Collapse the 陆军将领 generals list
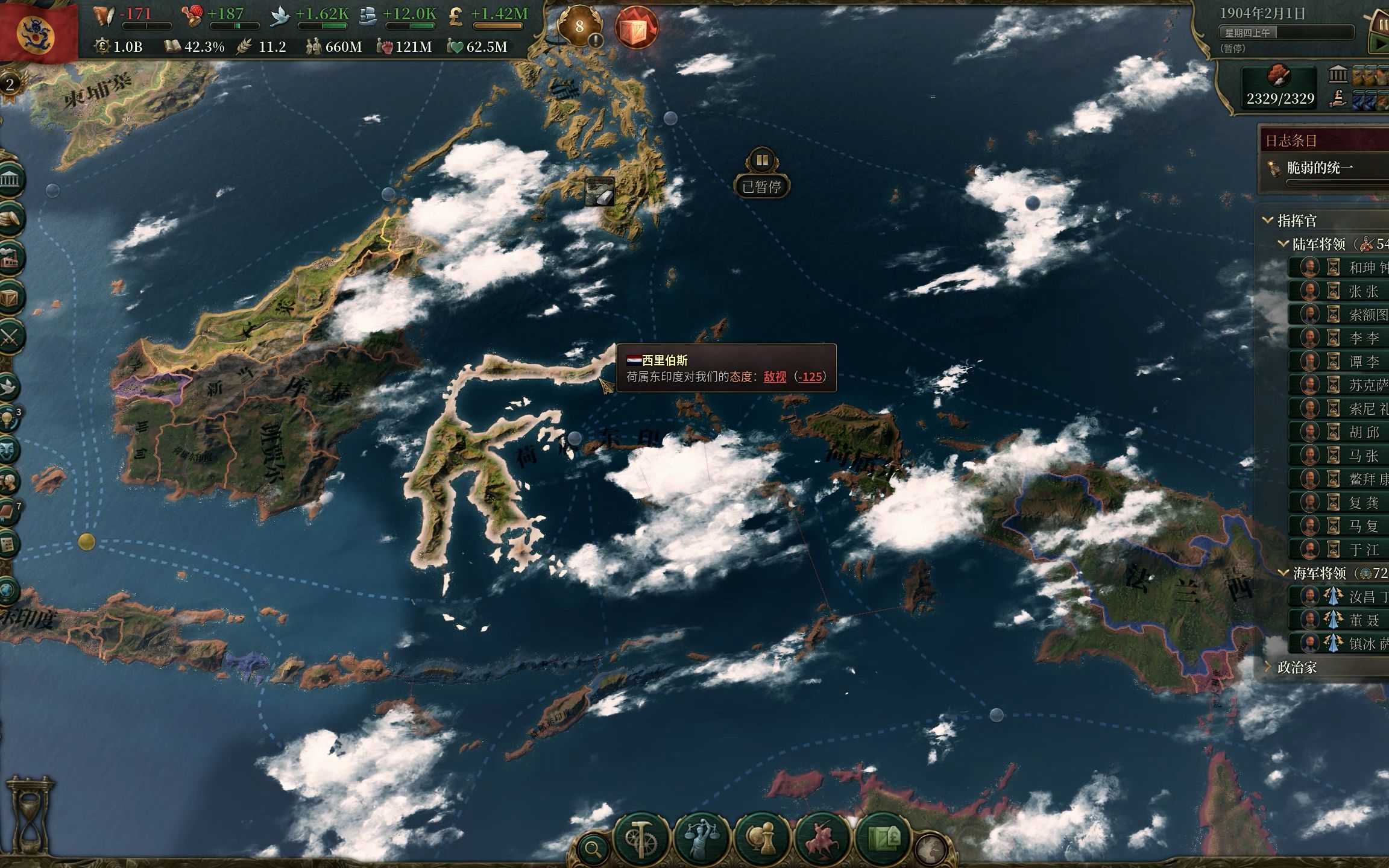 point(1283,244)
